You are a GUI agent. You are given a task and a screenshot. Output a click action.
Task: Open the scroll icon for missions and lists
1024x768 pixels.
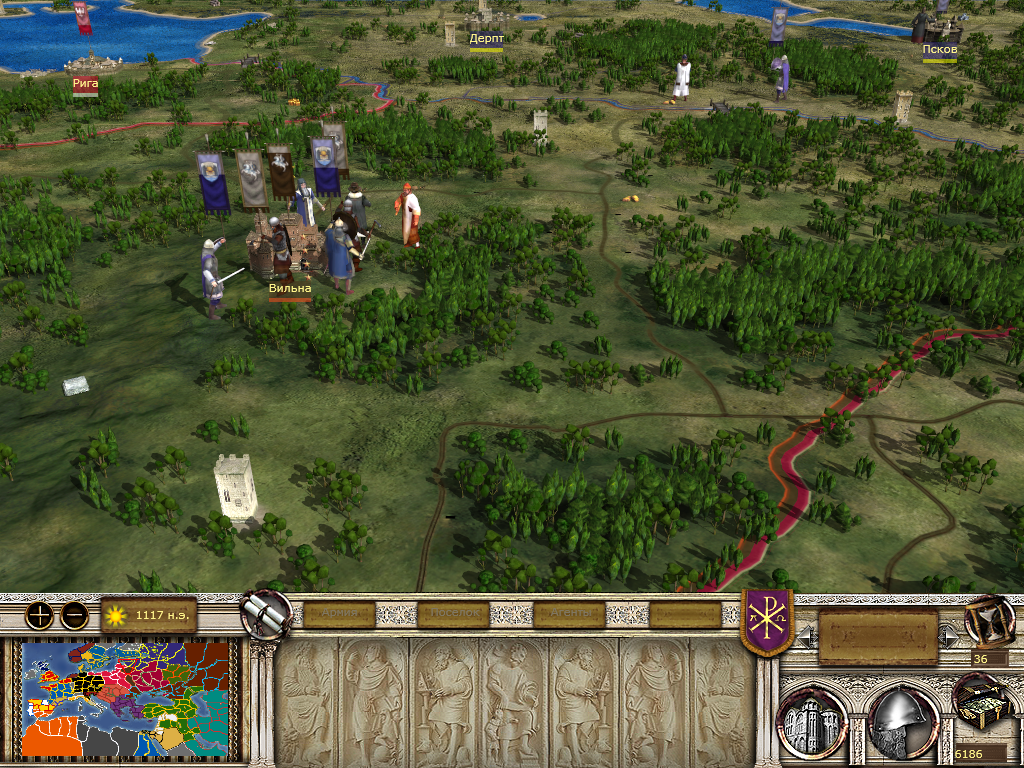pyautogui.click(x=267, y=613)
